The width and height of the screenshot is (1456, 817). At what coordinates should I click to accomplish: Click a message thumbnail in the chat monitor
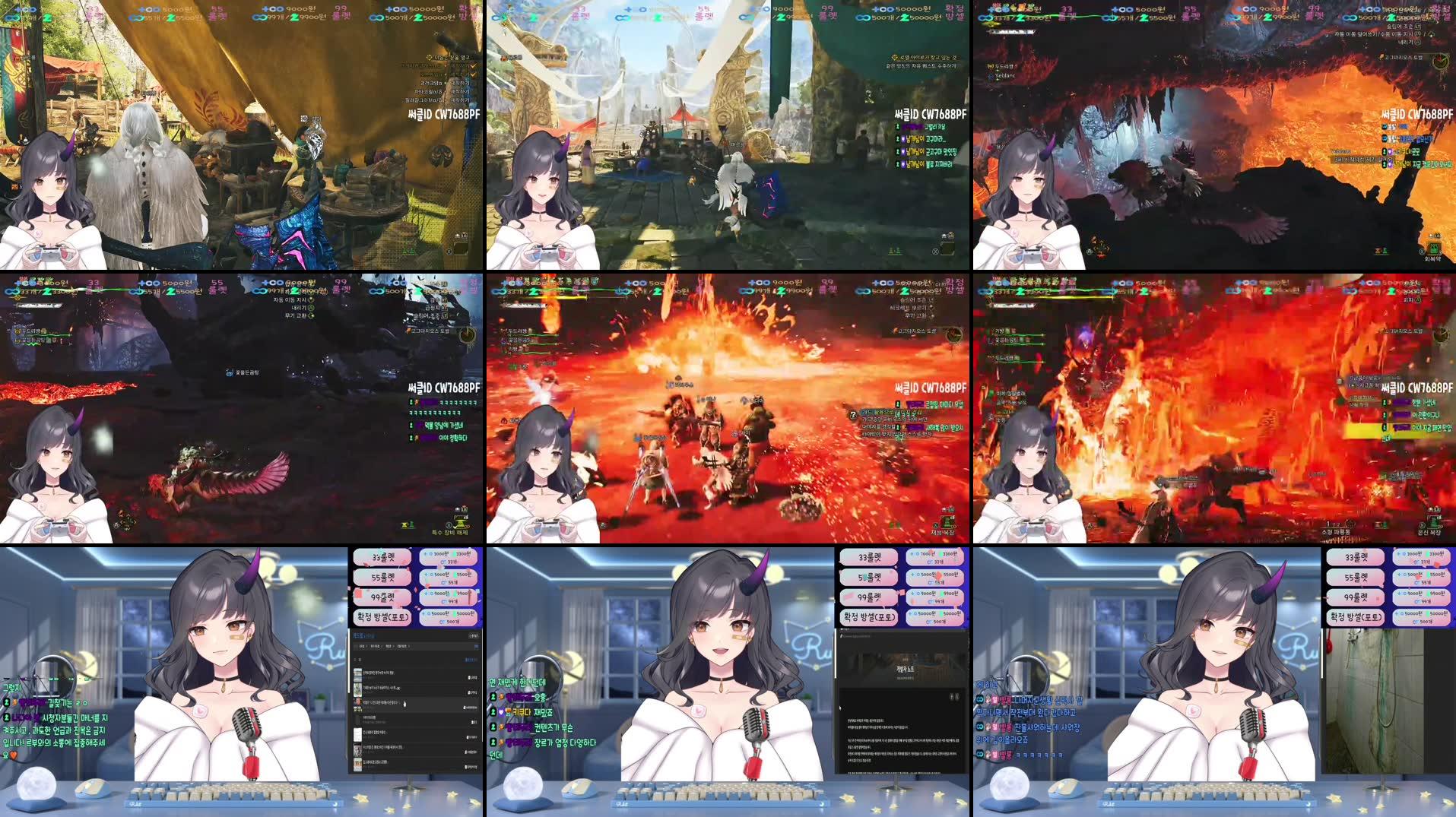click(358, 674)
